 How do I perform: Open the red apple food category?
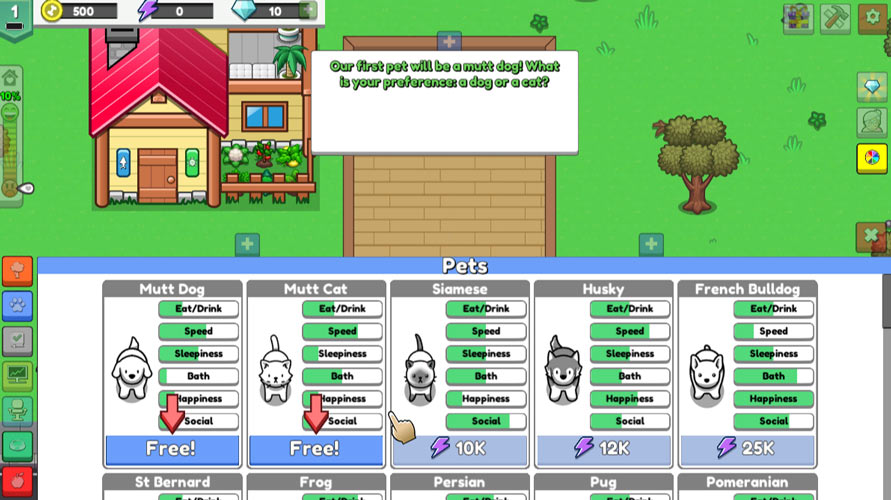(17, 480)
